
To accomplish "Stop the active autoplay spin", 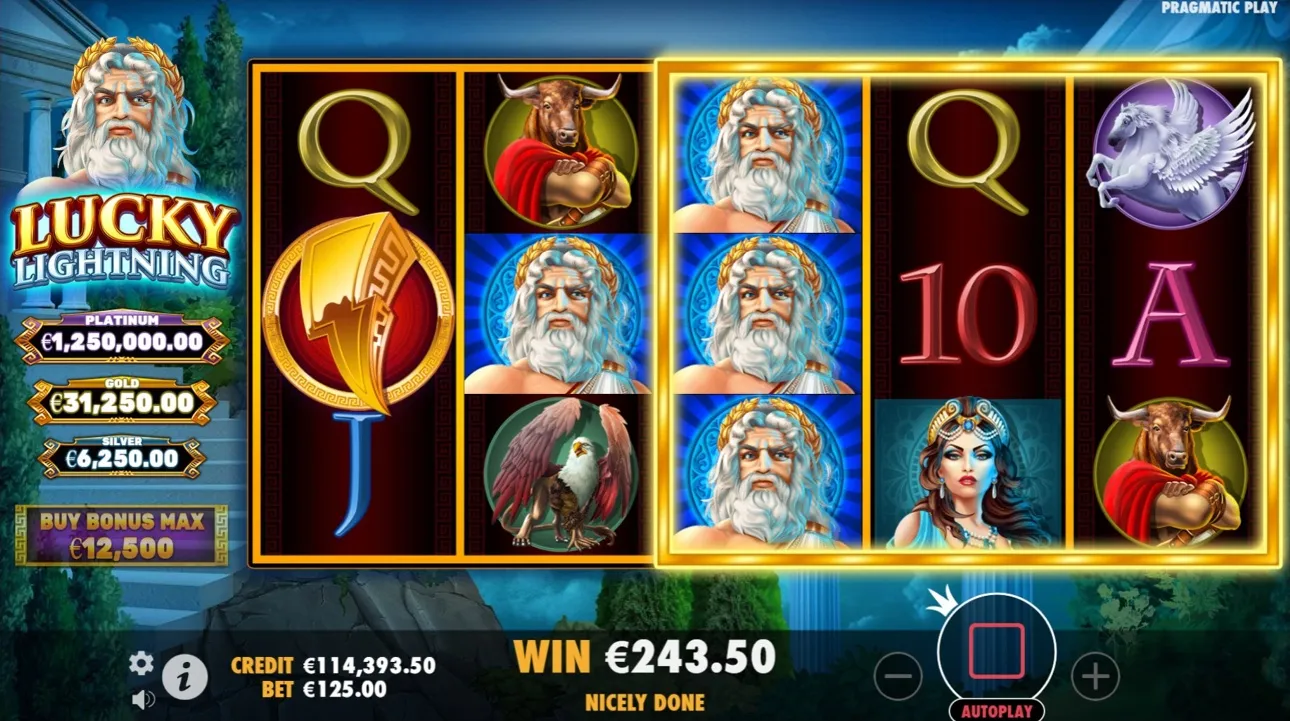I will [995, 648].
